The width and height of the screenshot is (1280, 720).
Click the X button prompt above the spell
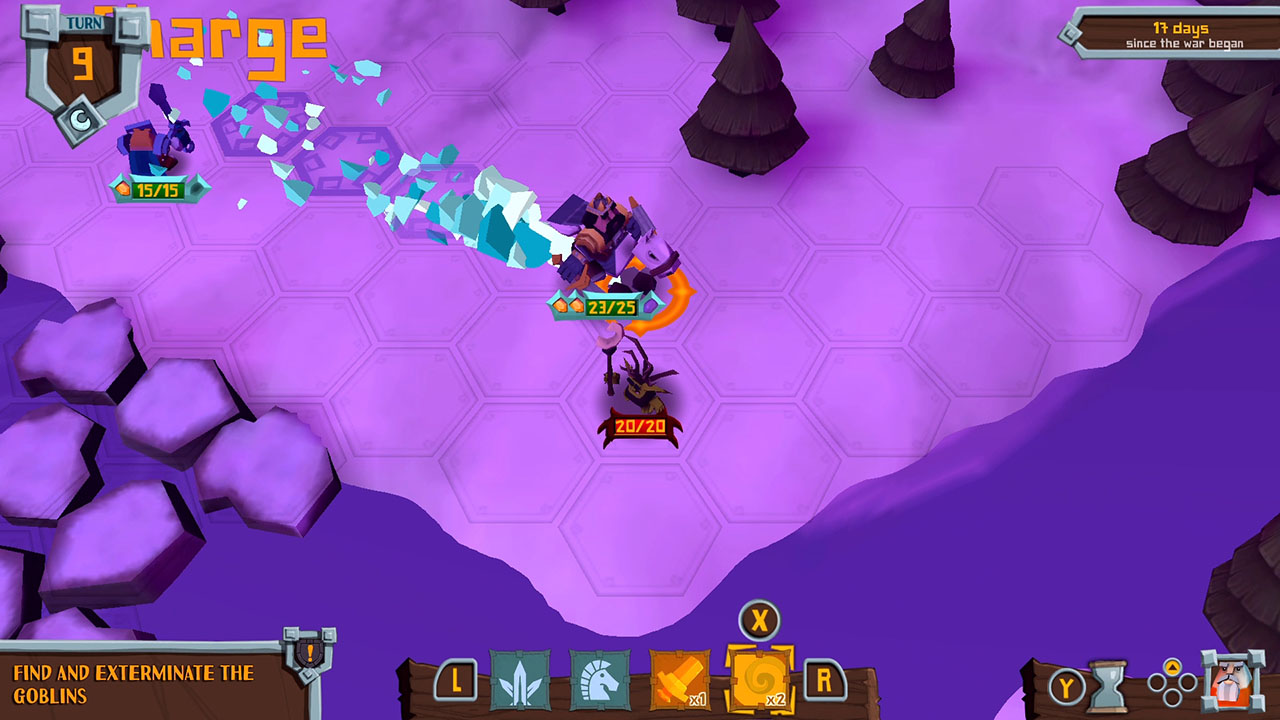coord(761,621)
